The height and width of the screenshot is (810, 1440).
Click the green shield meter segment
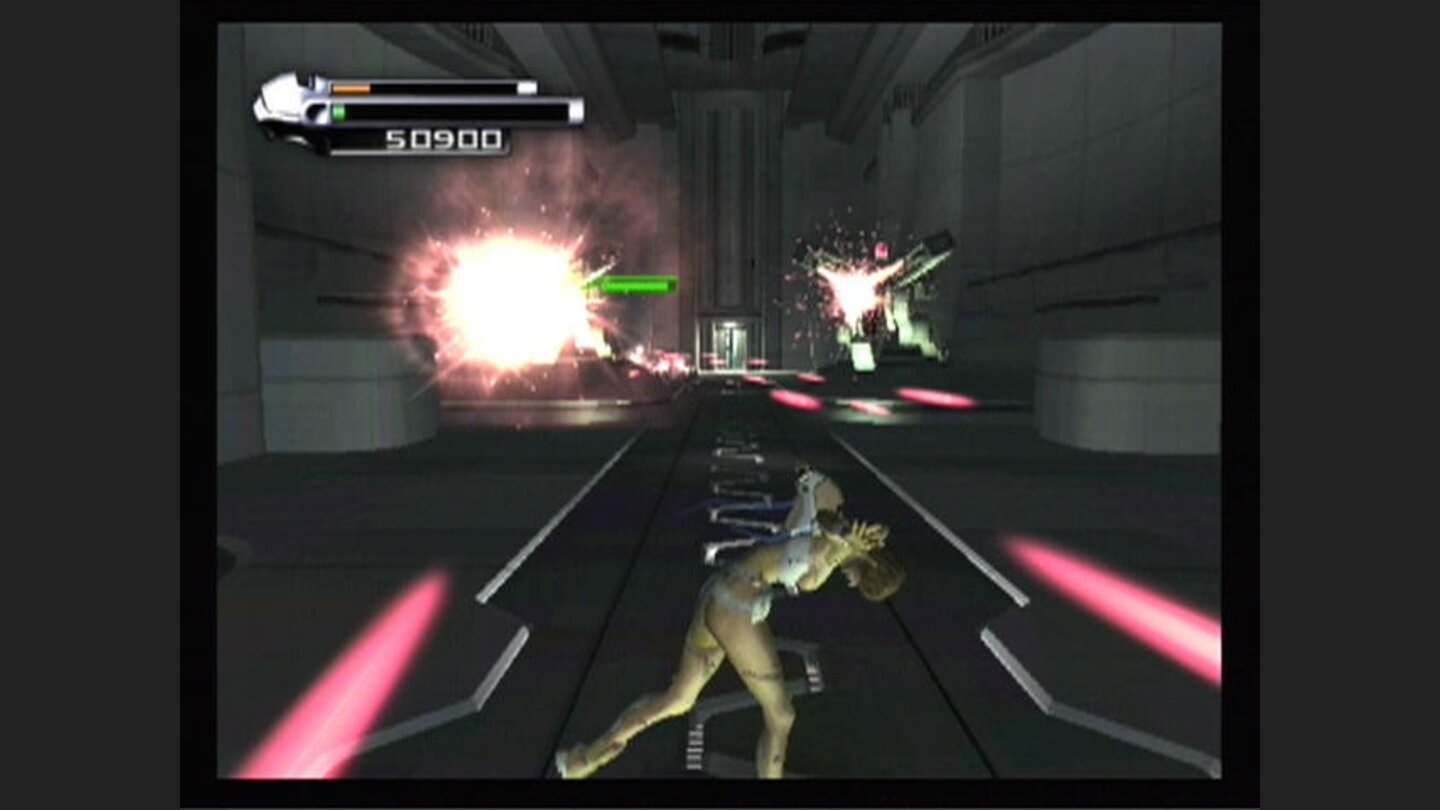tap(338, 110)
